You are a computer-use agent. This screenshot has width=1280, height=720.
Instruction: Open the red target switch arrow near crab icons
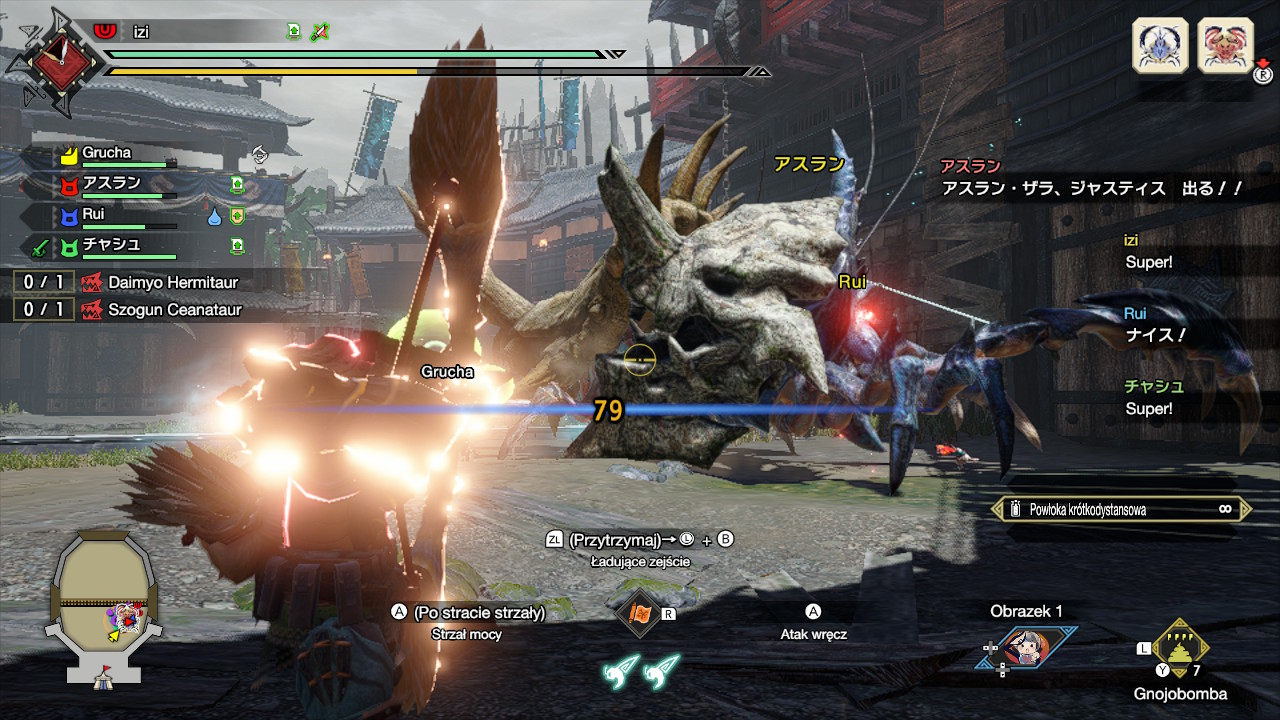1261,61
